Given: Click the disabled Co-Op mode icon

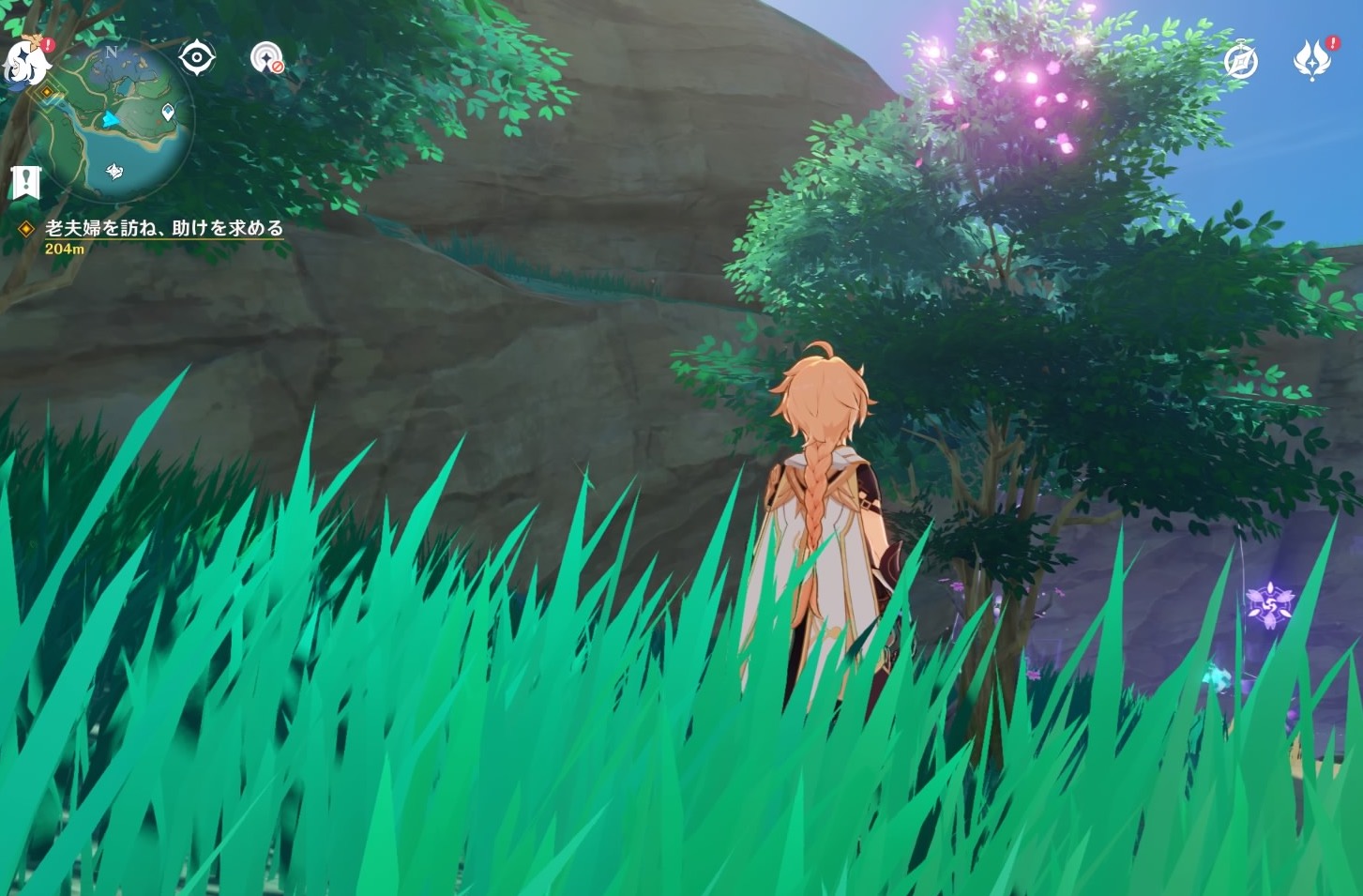Looking at the screenshot, I should click(x=266, y=59).
